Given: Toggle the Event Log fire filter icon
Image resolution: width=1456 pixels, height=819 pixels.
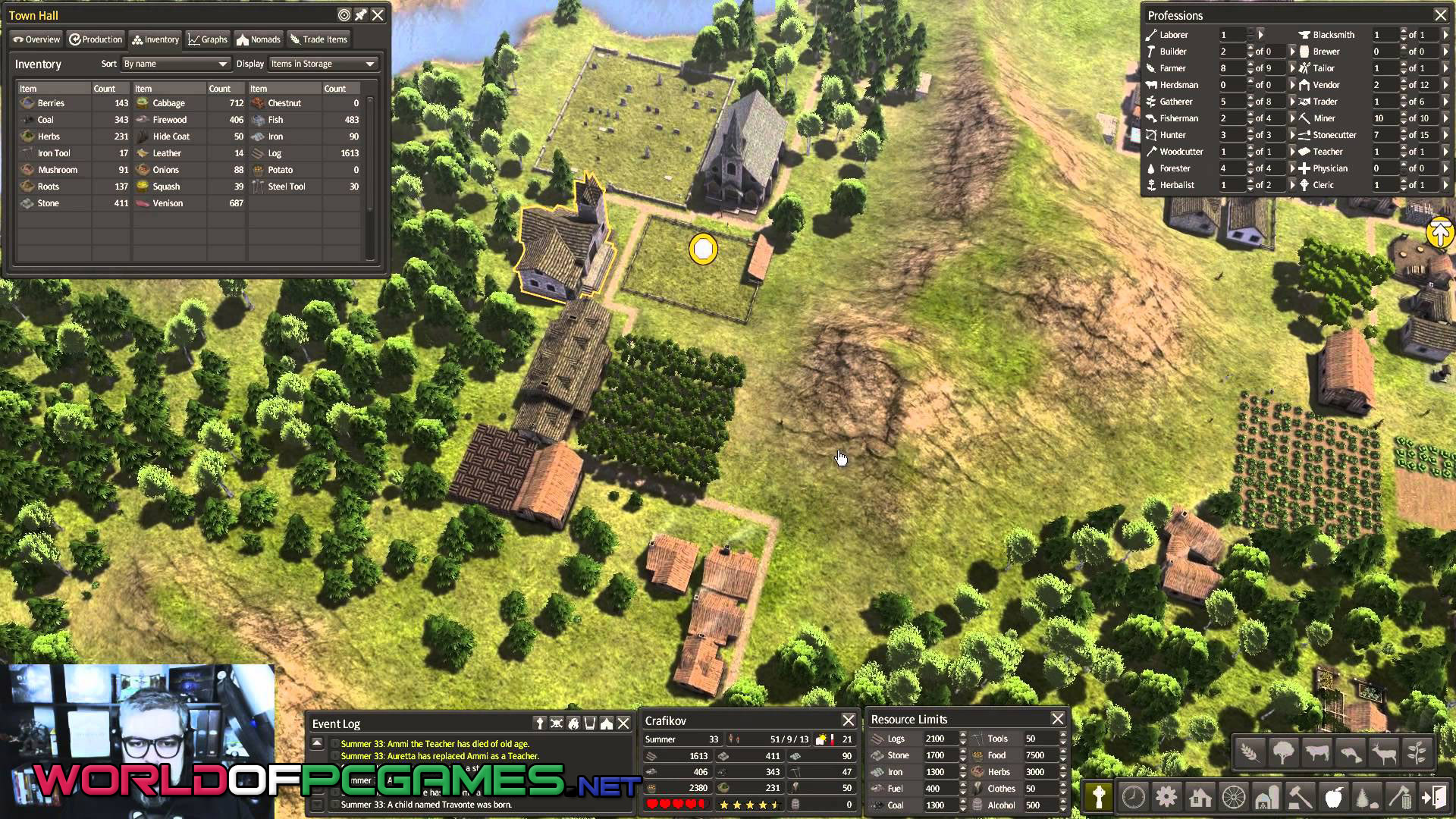Looking at the screenshot, I should 573,723.
